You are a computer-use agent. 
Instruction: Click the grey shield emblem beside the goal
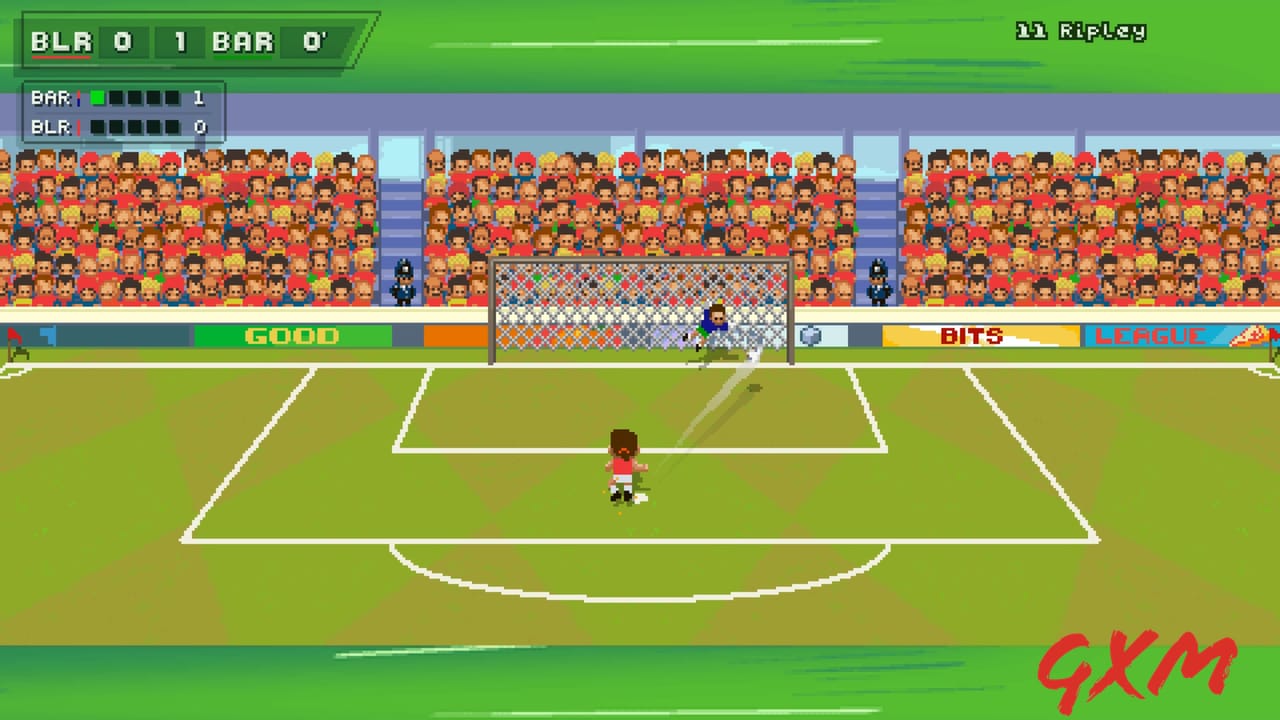pos(813,337)
